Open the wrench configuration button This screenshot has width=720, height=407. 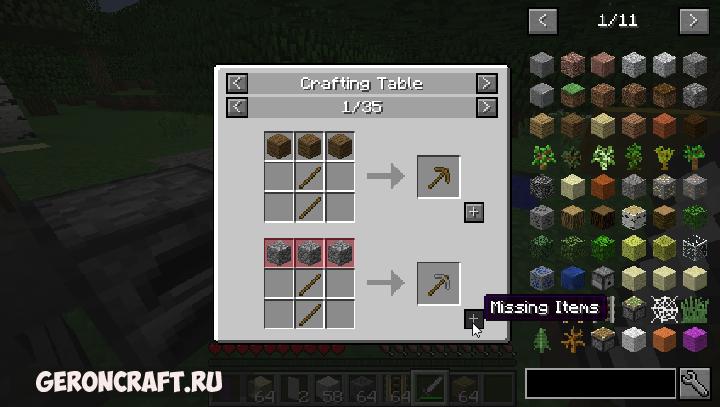(x=694, y=380)
